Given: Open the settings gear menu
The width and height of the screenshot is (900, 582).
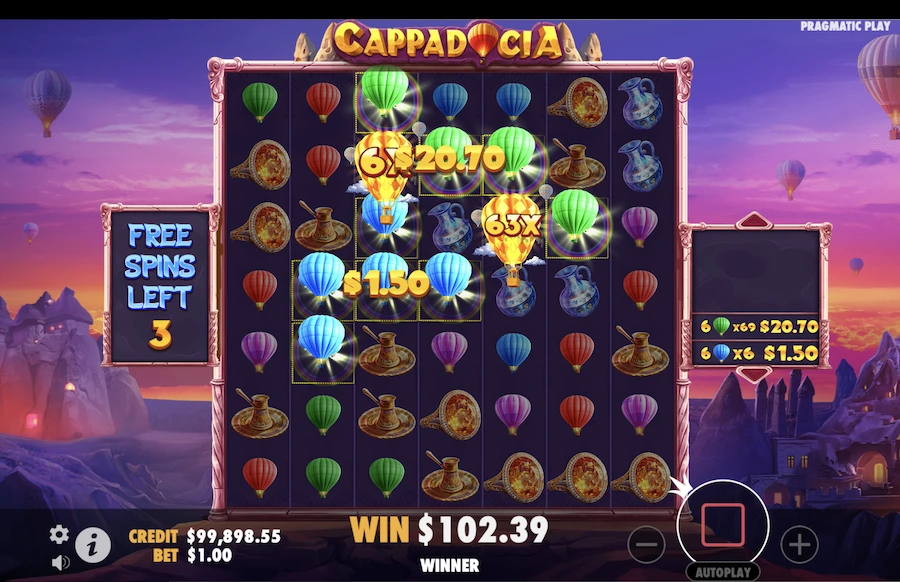Looking at the screenshot, I should [60, 534].
